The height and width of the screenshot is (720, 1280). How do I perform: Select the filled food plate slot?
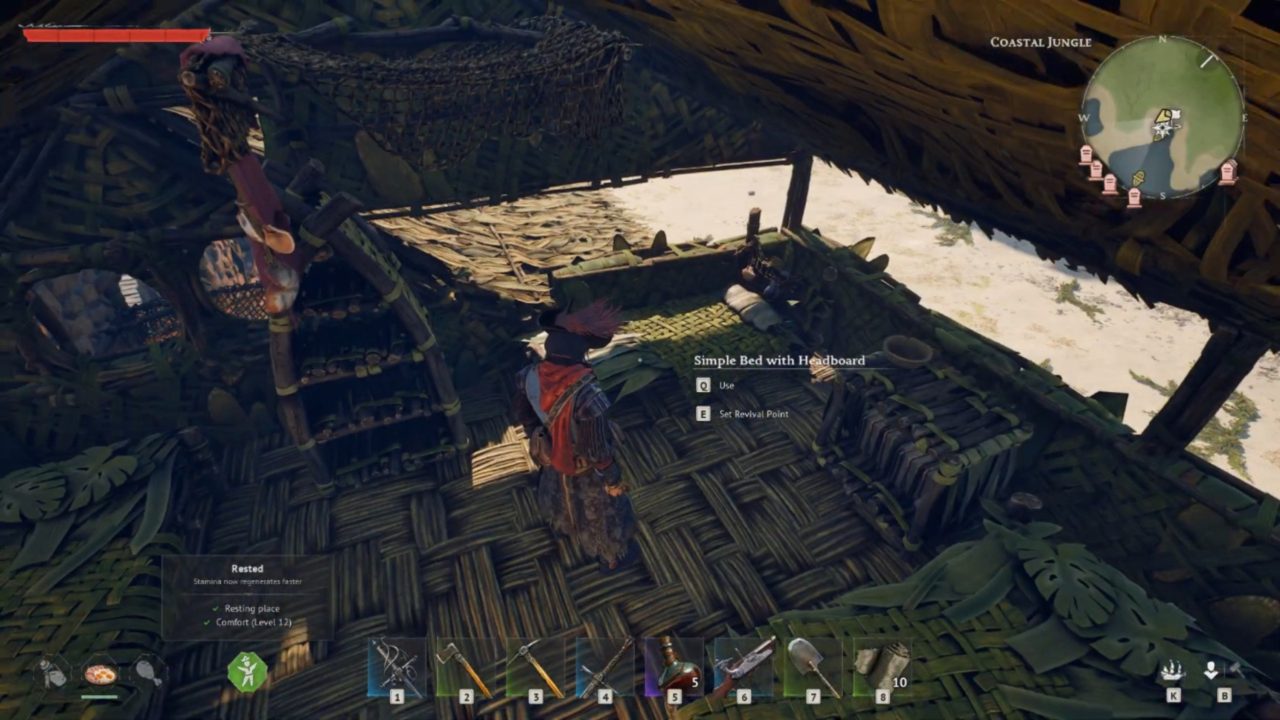tap(100, 672)
